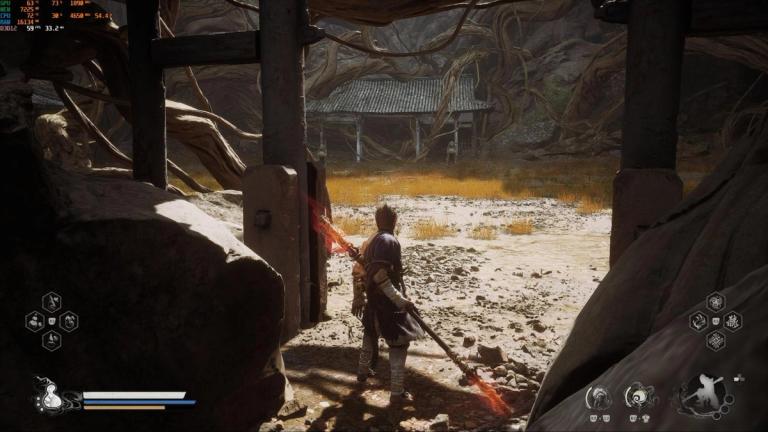This screenshot has width=768, height=432.
Task: Use the pill cluster item hexagon
Action: click(35, 321)
